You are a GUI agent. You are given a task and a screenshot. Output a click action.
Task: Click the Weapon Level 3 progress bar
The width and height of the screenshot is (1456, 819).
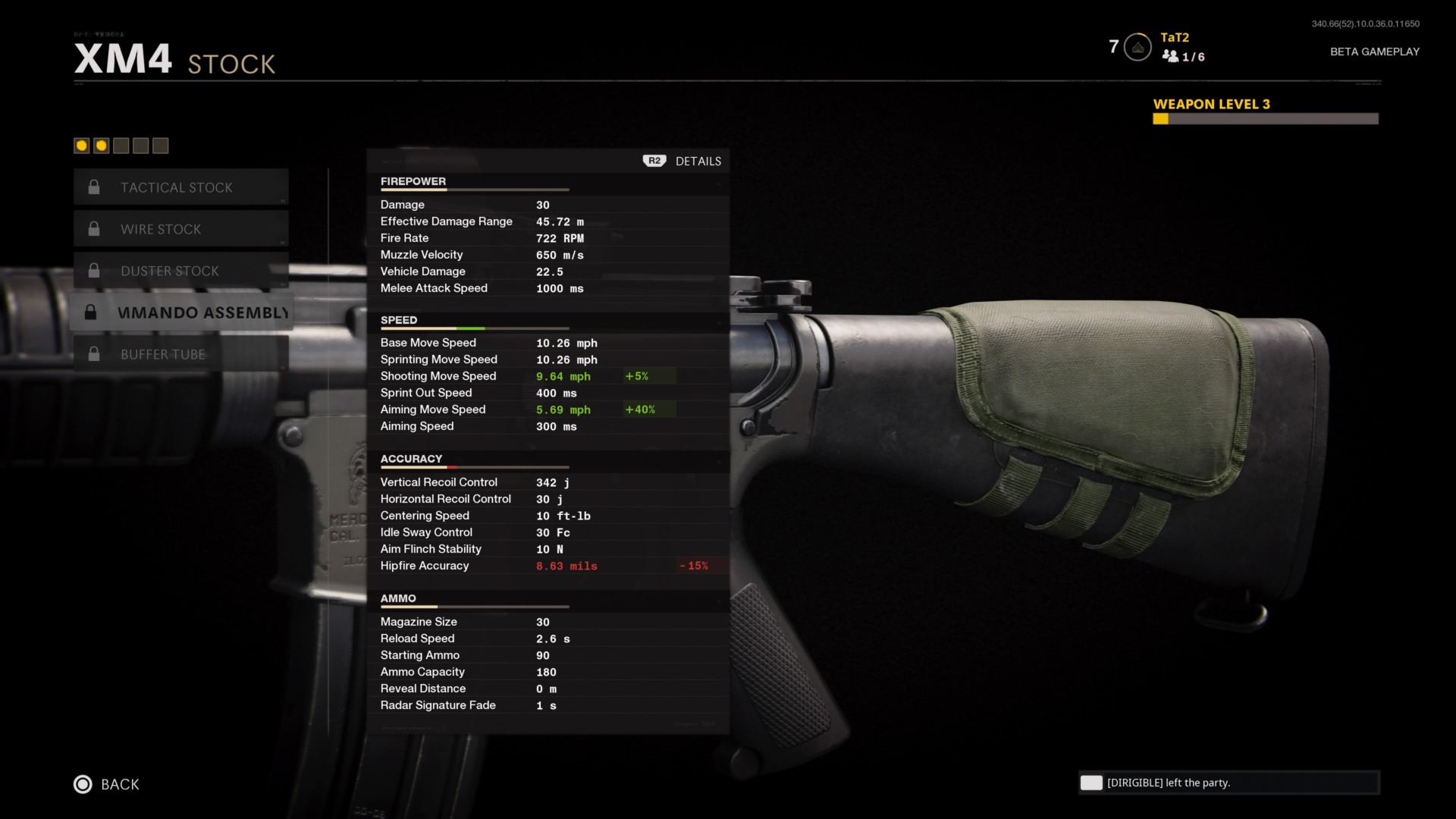pos(1265,118)
